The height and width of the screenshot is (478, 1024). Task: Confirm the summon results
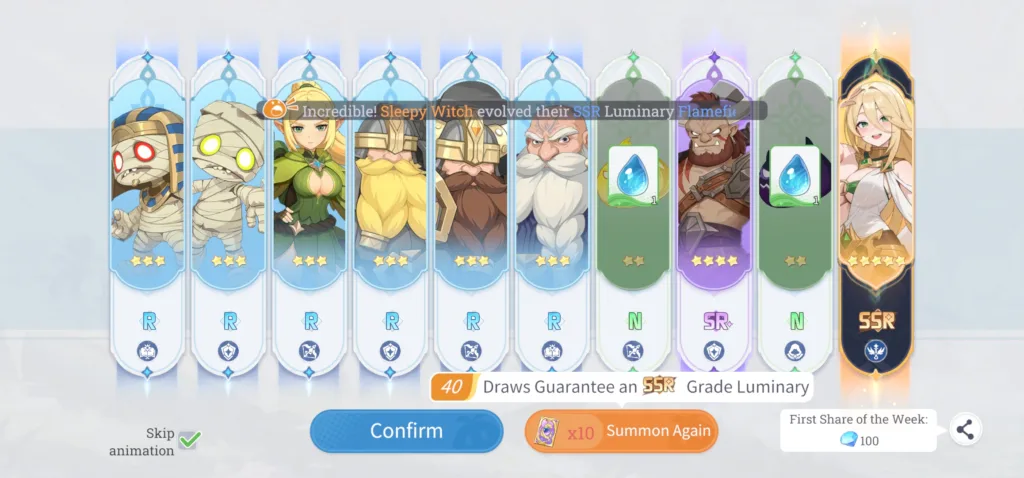(406, 431)
